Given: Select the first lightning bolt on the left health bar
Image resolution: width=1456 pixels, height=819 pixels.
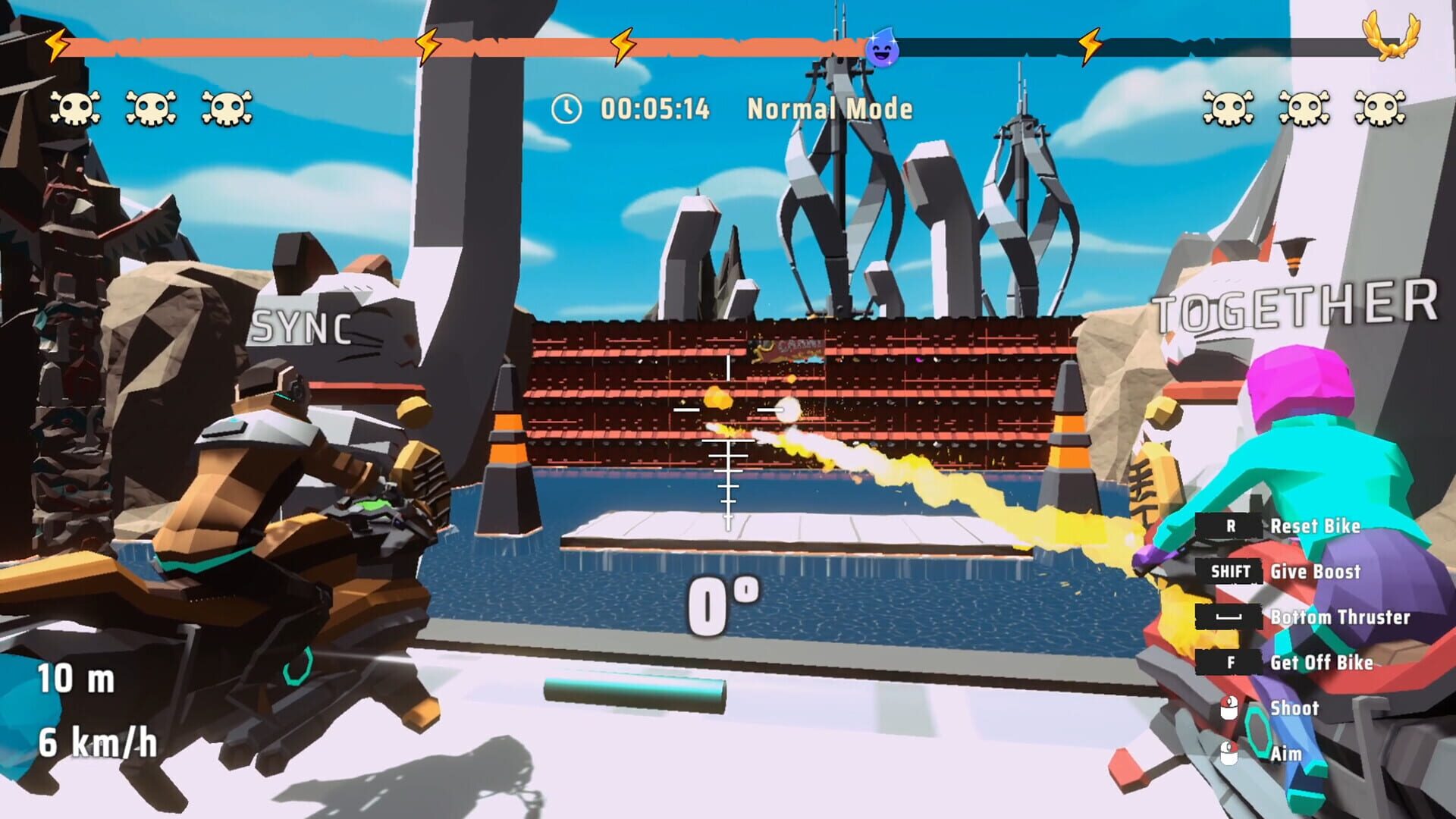Looking at the screenshot, I should click(x=57, y=45).
